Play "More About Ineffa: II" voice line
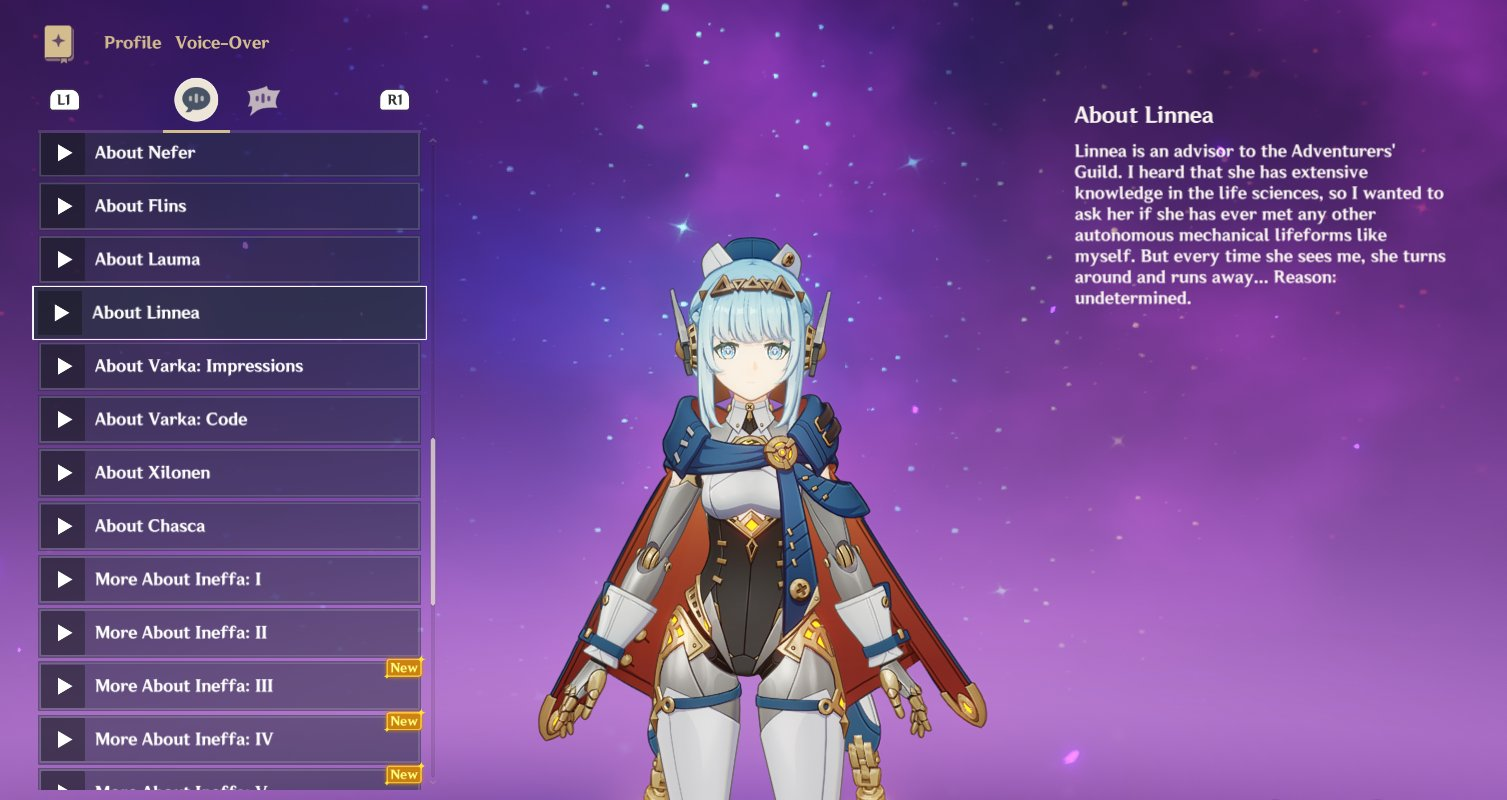 tap(63, 632)
